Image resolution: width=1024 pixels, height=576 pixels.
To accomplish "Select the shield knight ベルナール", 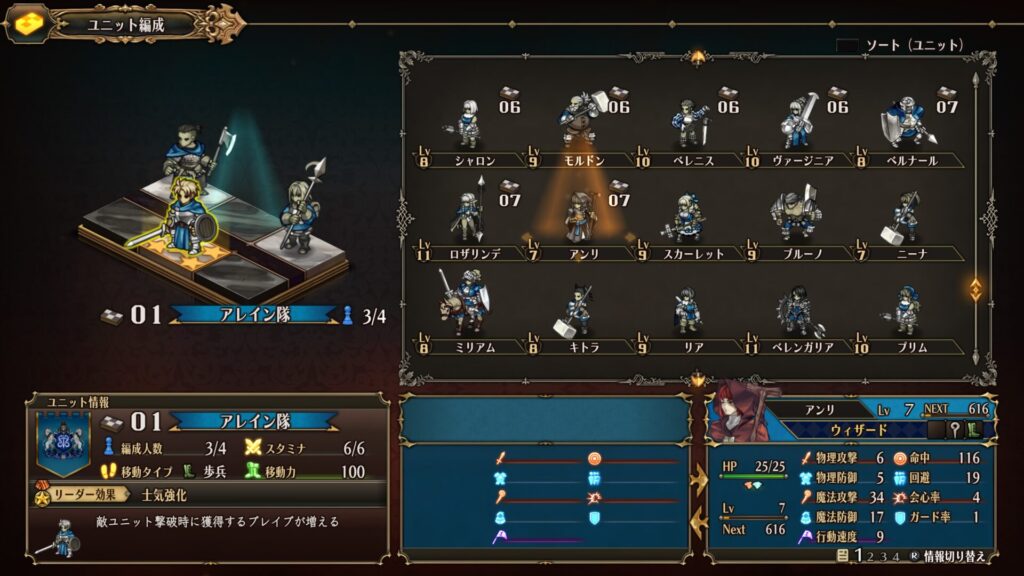I will [906, 125].
